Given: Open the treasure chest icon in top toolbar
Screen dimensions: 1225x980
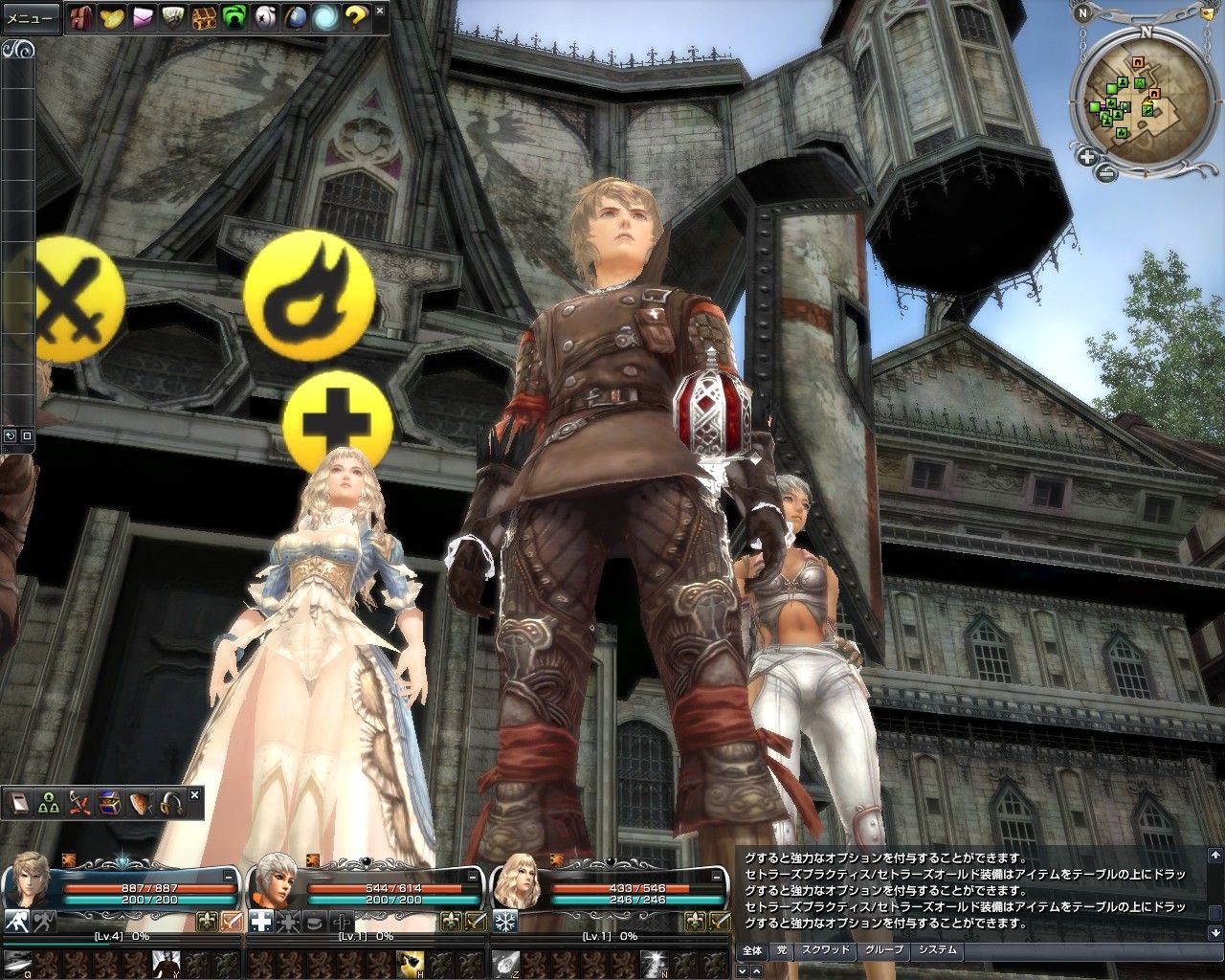Looking at the screenshot, I should [204, 17].
